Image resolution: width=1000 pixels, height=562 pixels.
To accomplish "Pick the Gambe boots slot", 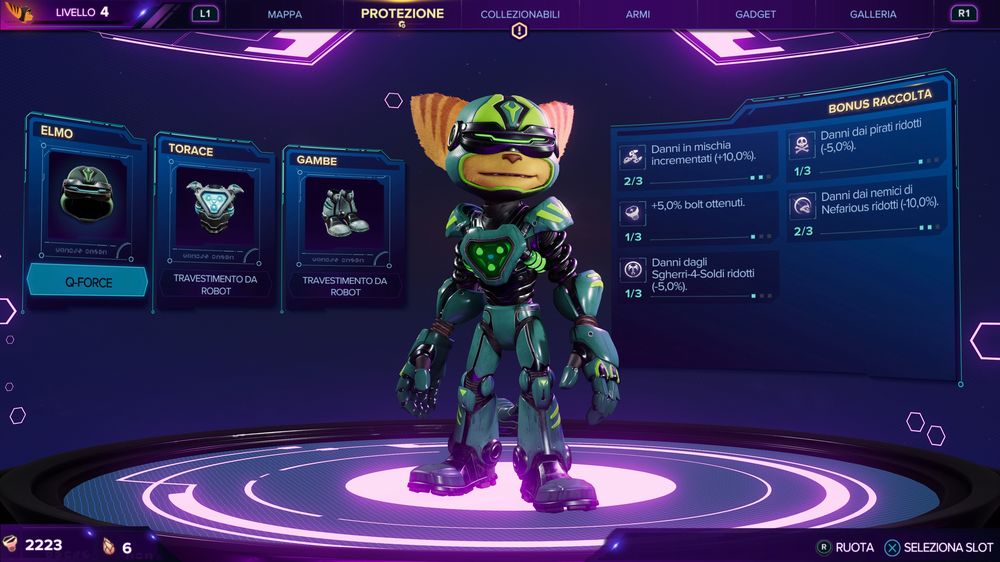I will [x=345, y=225].
